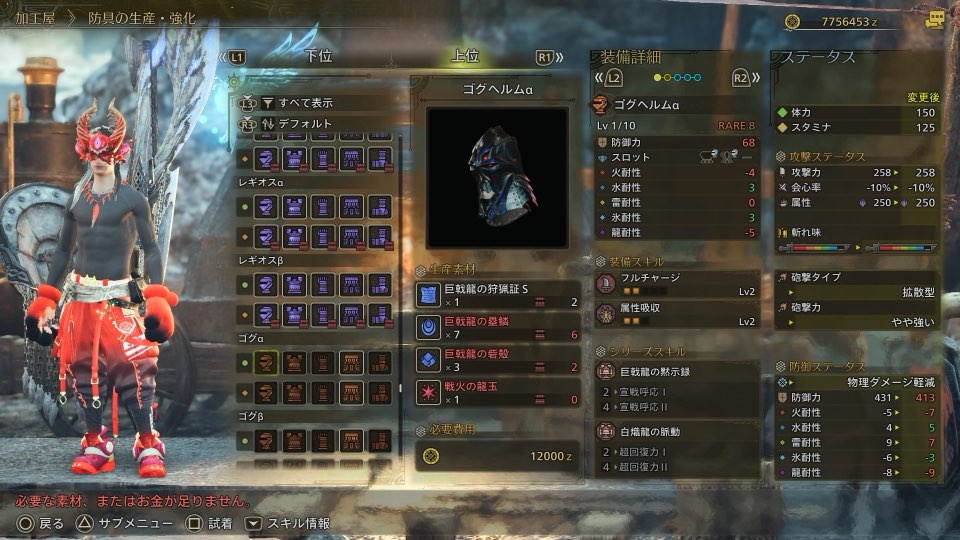This screenshot has width=960, height=540.
Task: Click the ゴグヘルムα armor preview image
Action: [497, 177]
